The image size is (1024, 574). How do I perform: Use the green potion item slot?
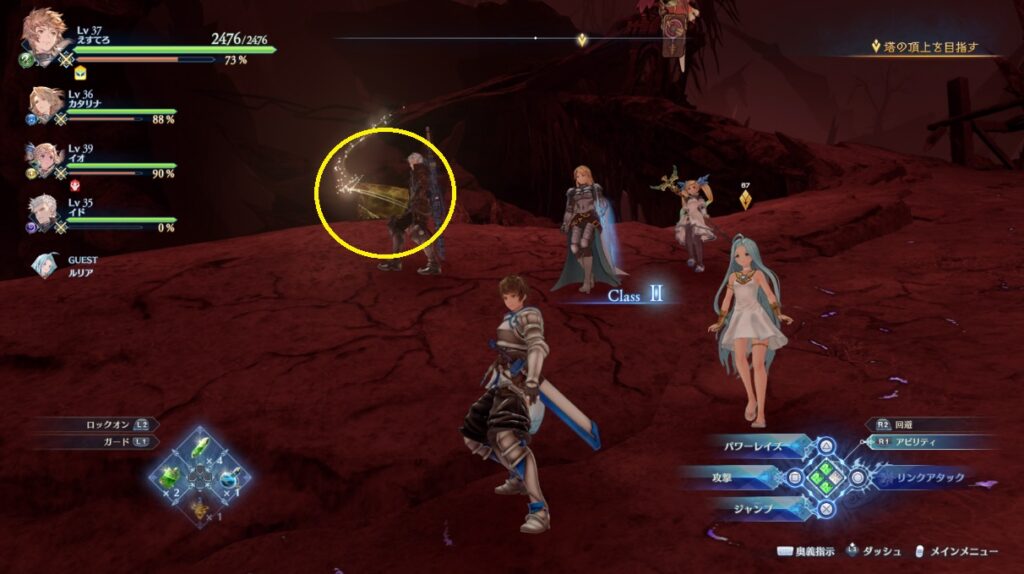click(171, 474)
